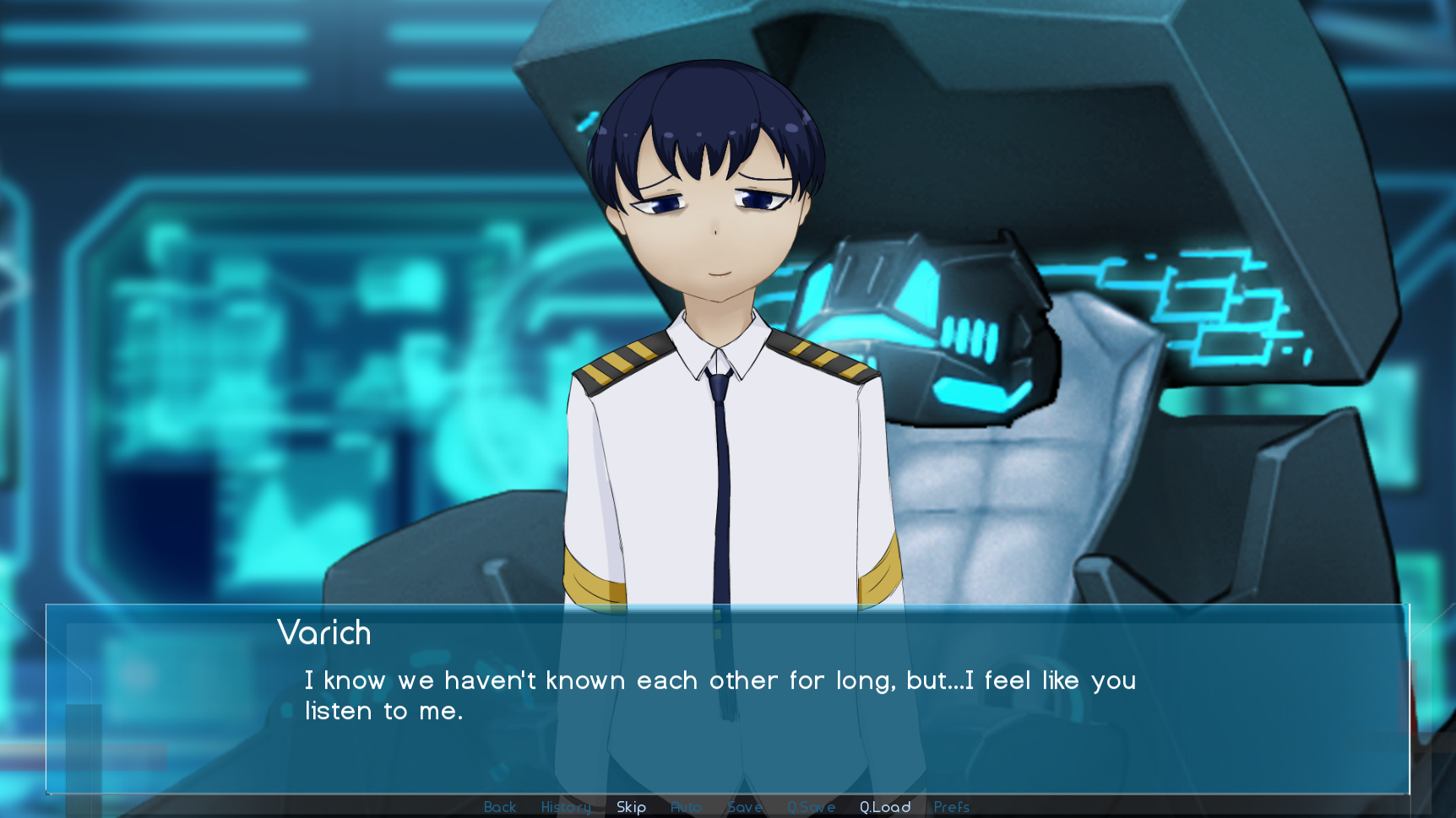
Task: Activate Skip mode
Action: pyautogui.click(x=631, y=807)
